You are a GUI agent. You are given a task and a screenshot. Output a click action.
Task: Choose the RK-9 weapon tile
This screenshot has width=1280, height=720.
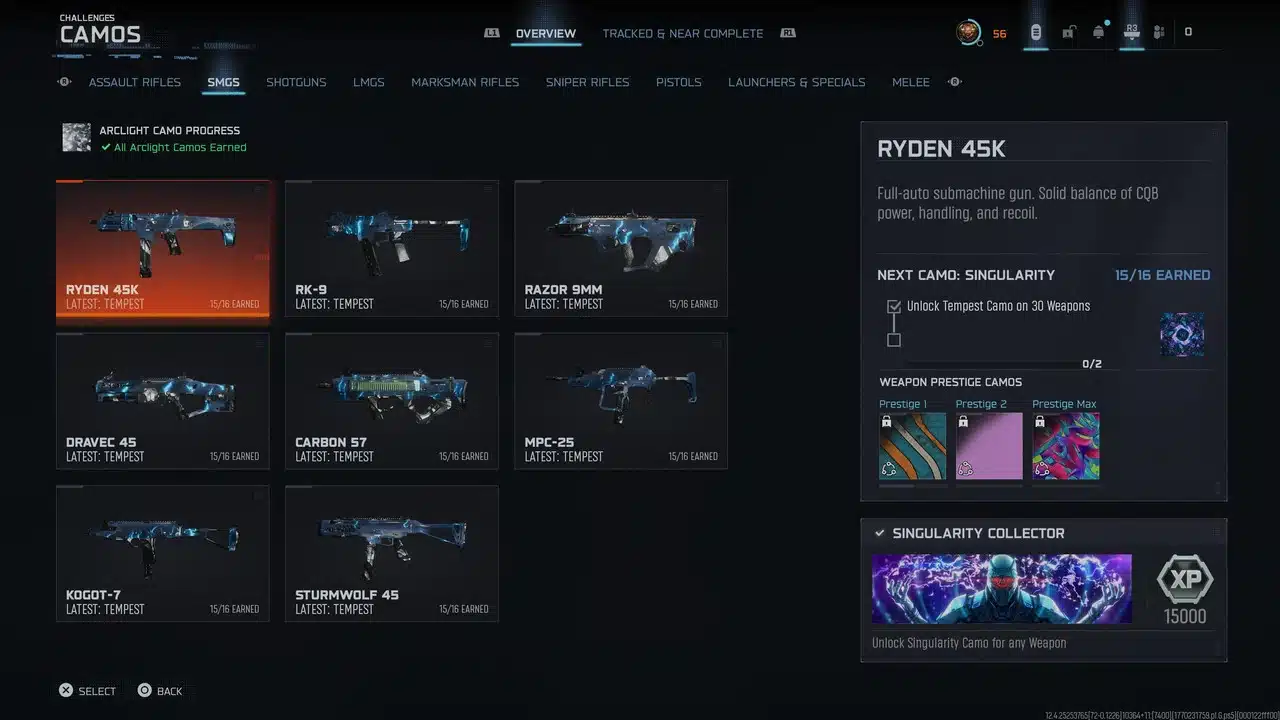[391, 249]
